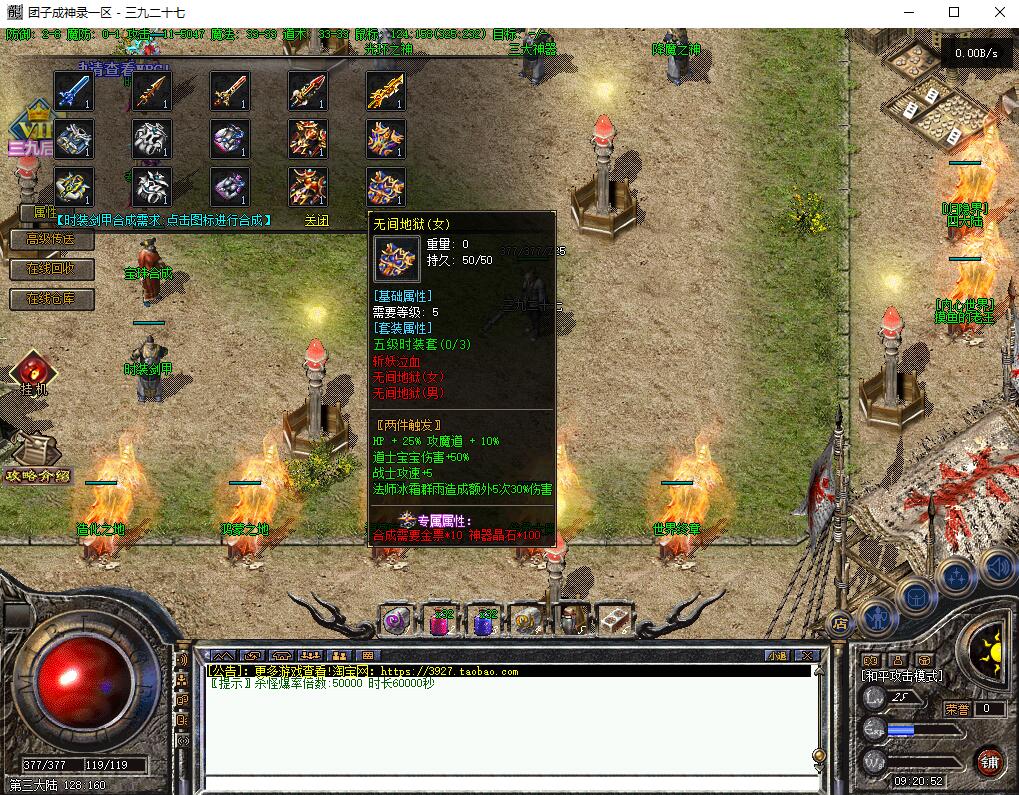The image size is (1019, 795).
Task: Use the purple scroll hotbar item
Action: 397,620
